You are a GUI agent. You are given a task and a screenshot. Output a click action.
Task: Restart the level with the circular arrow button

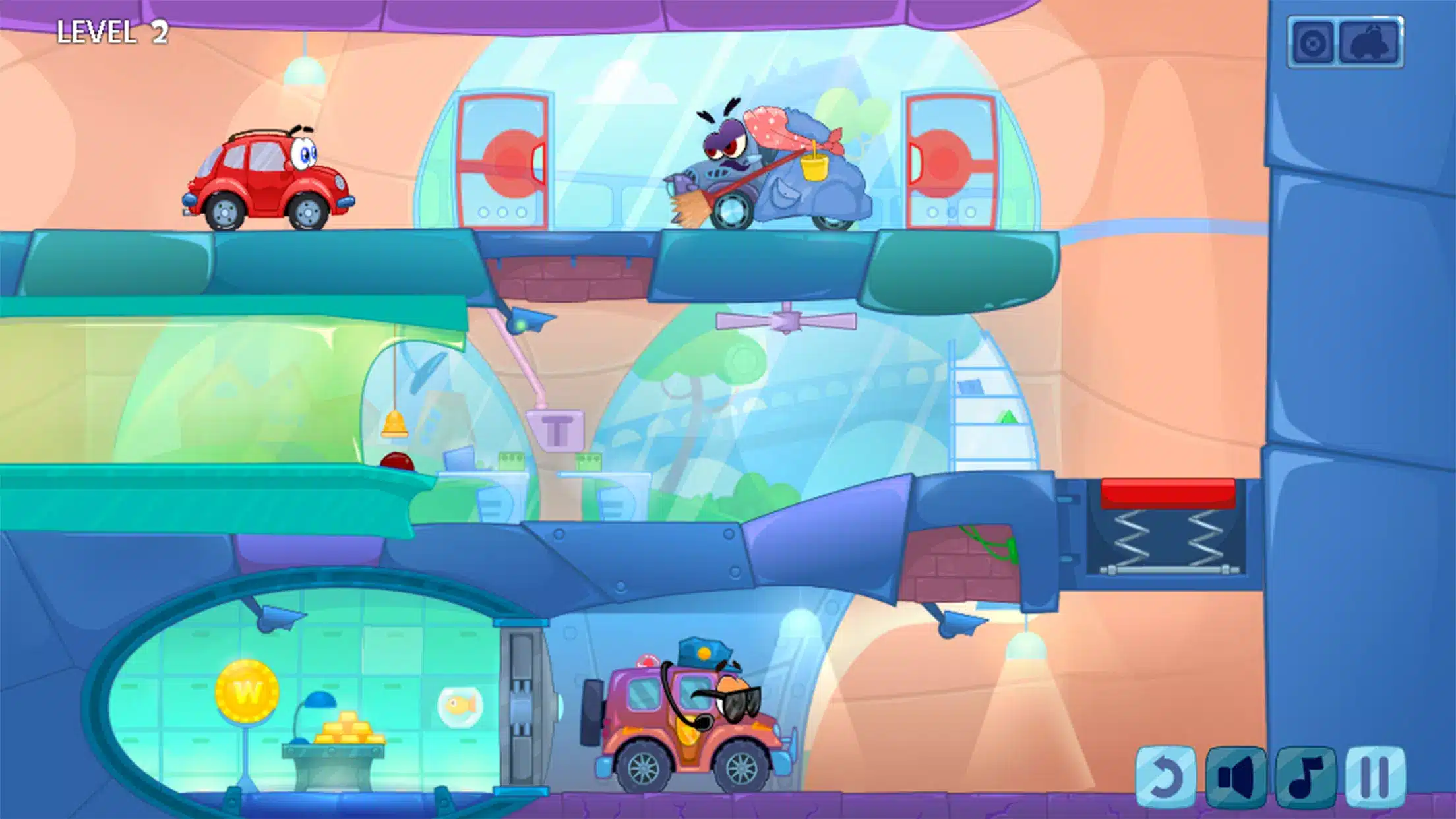(1165, 777)
